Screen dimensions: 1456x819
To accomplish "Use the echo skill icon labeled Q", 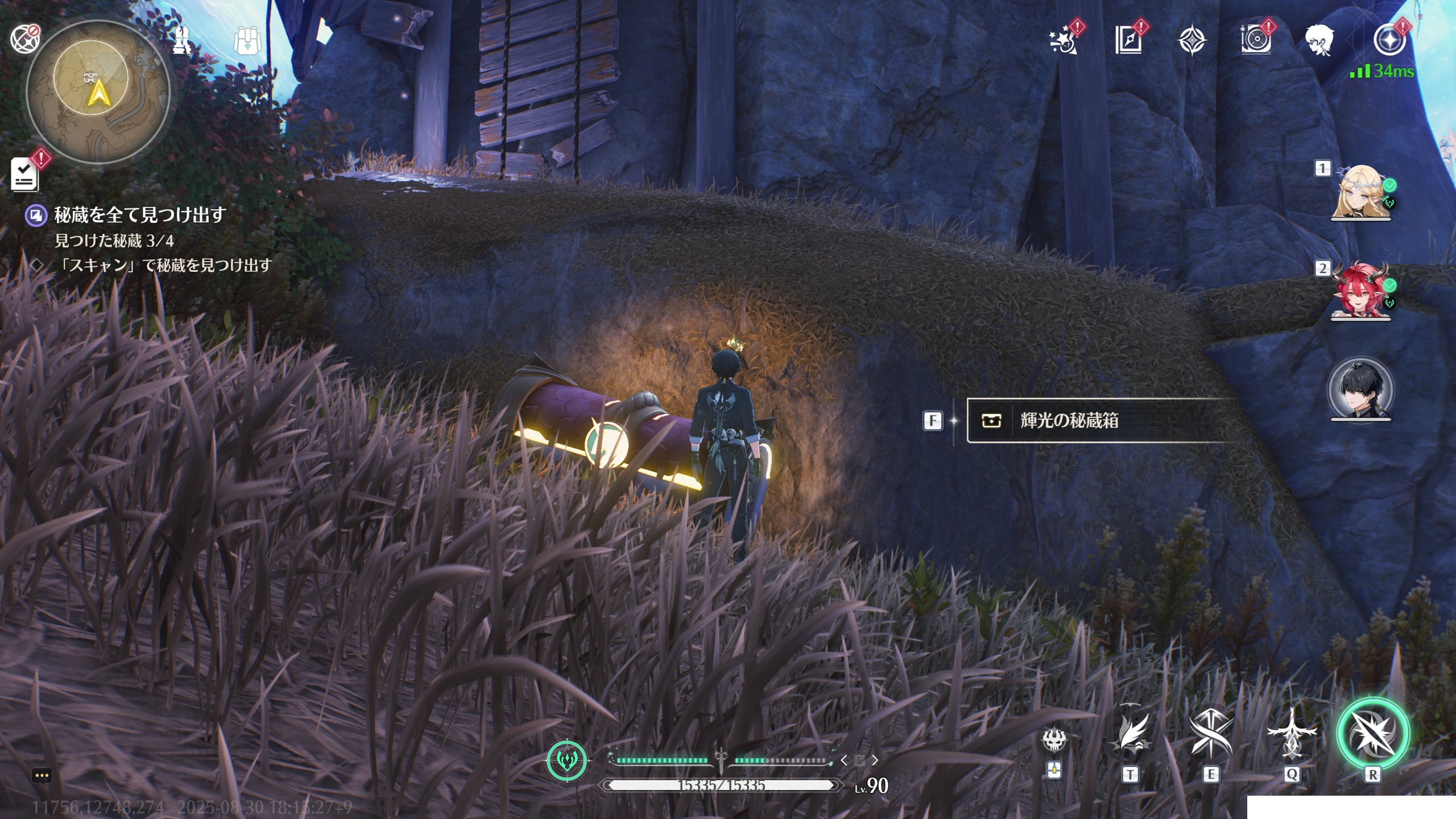I will click(1292, 734).
